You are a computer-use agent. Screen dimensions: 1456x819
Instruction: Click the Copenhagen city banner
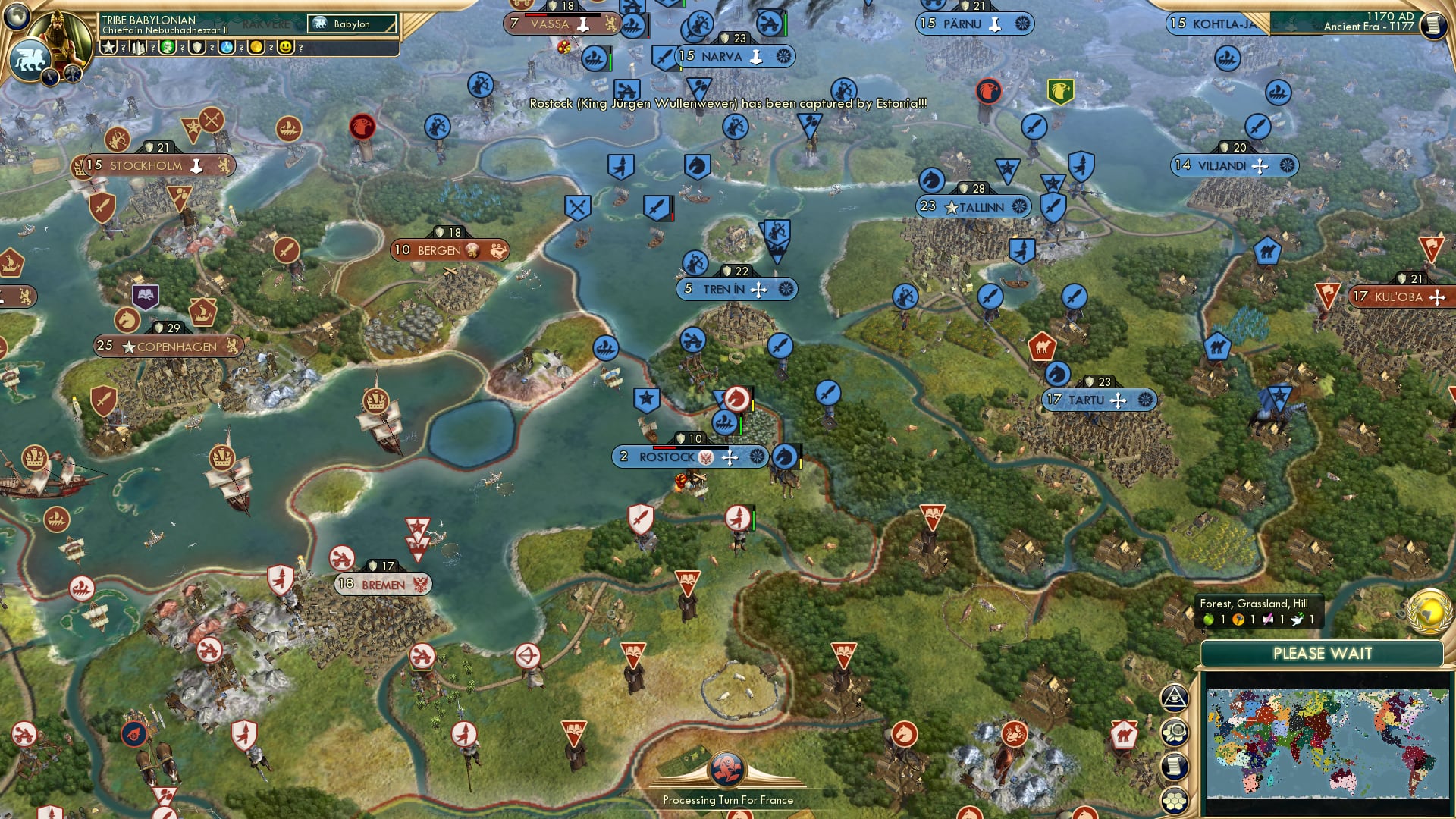(170, 346)
